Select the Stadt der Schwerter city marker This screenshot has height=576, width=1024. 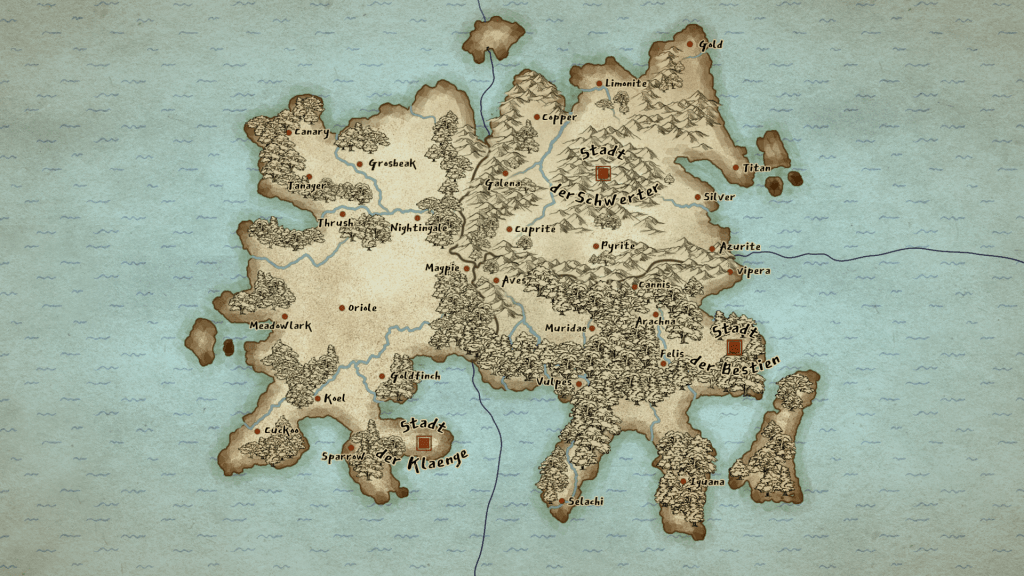602,173
